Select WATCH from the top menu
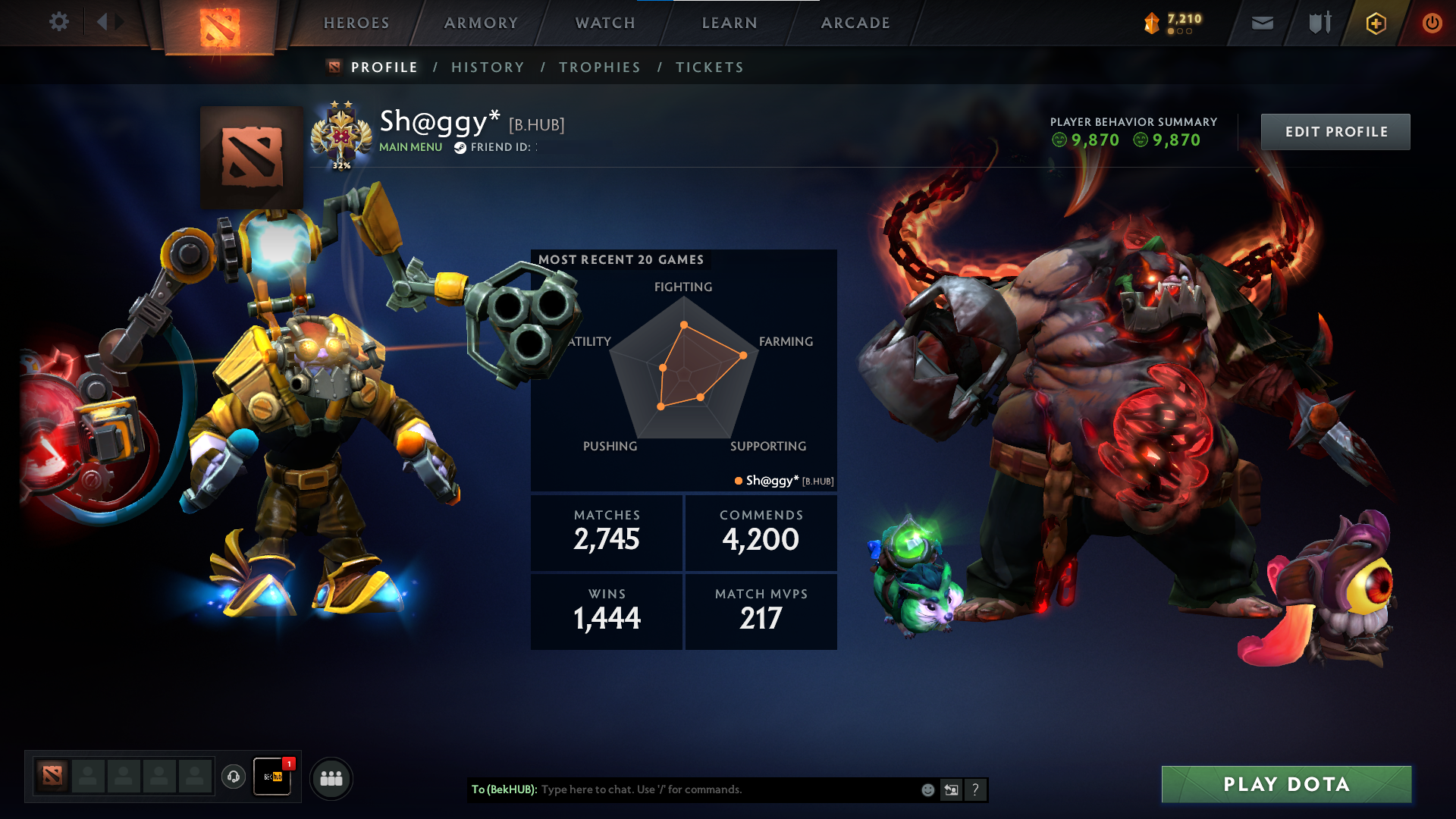The height and width of the screenshot is (819, 1456). [604, 23]
